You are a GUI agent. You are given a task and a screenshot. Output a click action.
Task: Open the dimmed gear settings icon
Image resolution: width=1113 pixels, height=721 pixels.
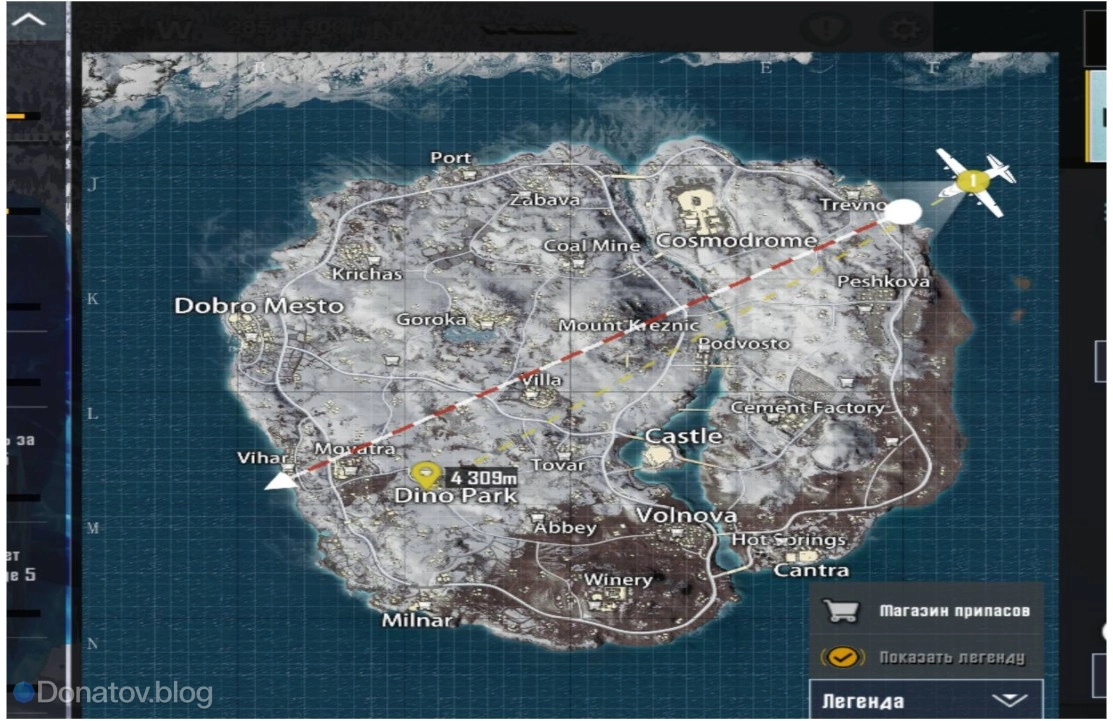[904, 28]
